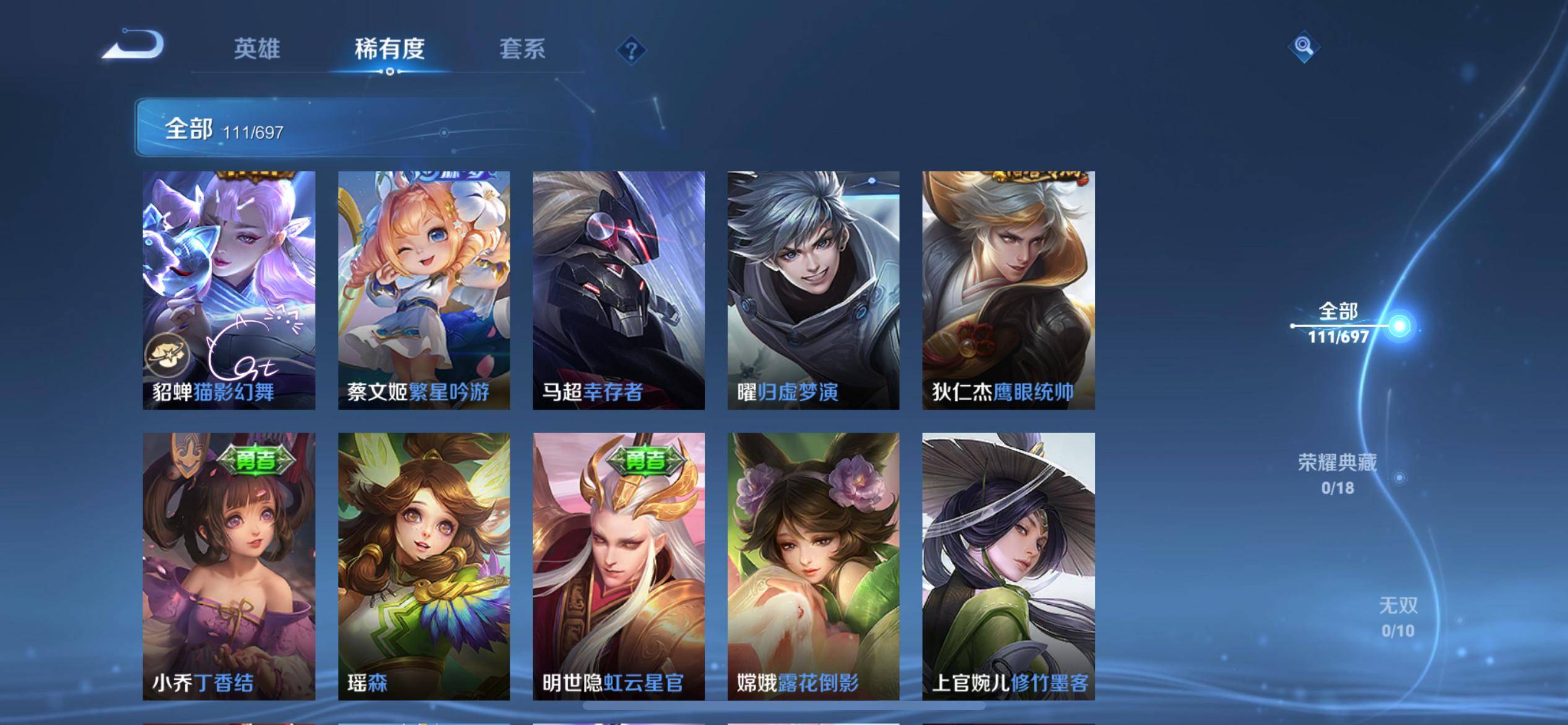This screenshot has width=1568, height=725.
Task: Select the 稀有度 tab
Action: (x=390, y=49)
